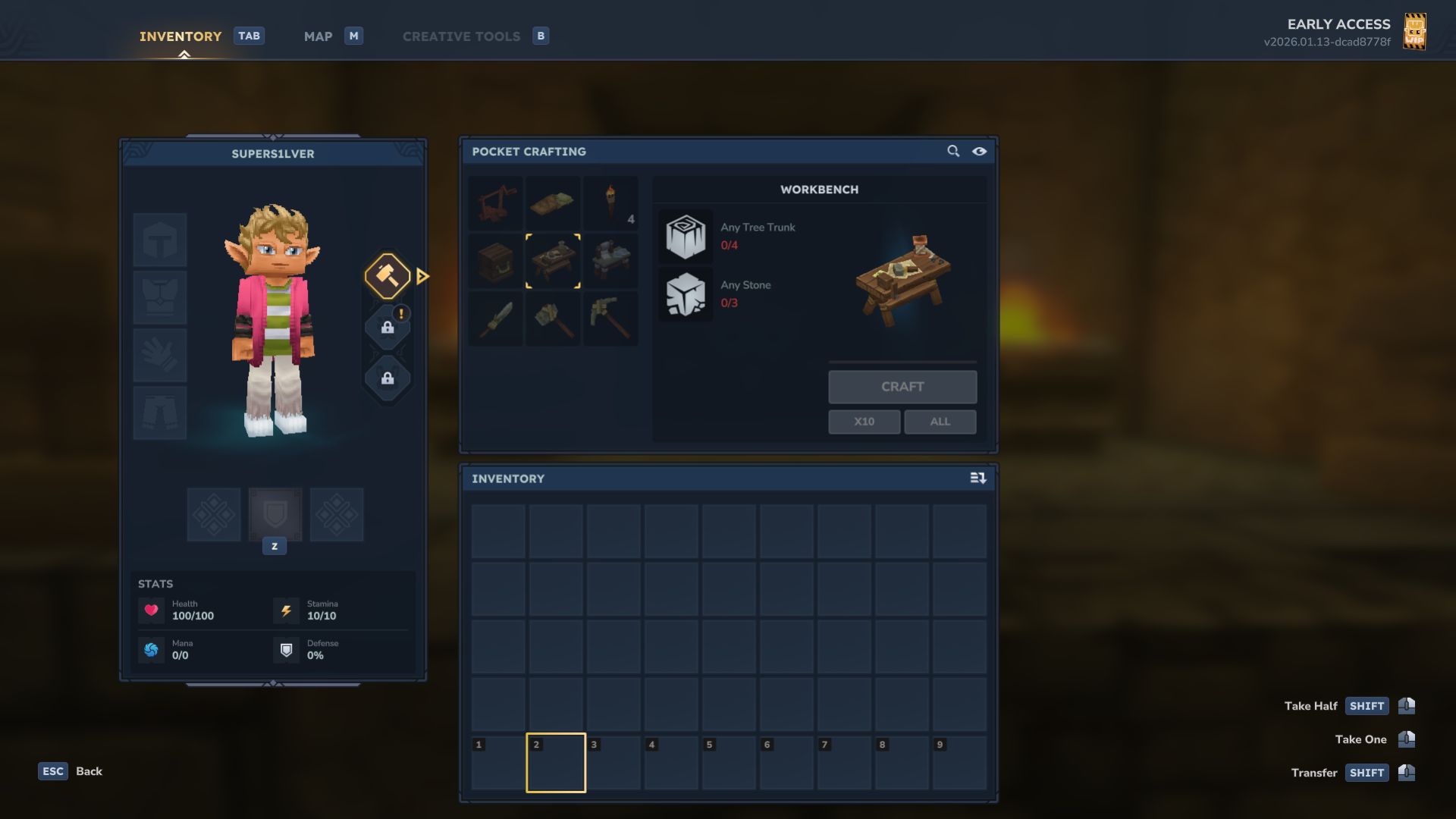Viewport: 1456px width, 819px height.
Task: Select the hammer recipe
Action: point(553,319)
